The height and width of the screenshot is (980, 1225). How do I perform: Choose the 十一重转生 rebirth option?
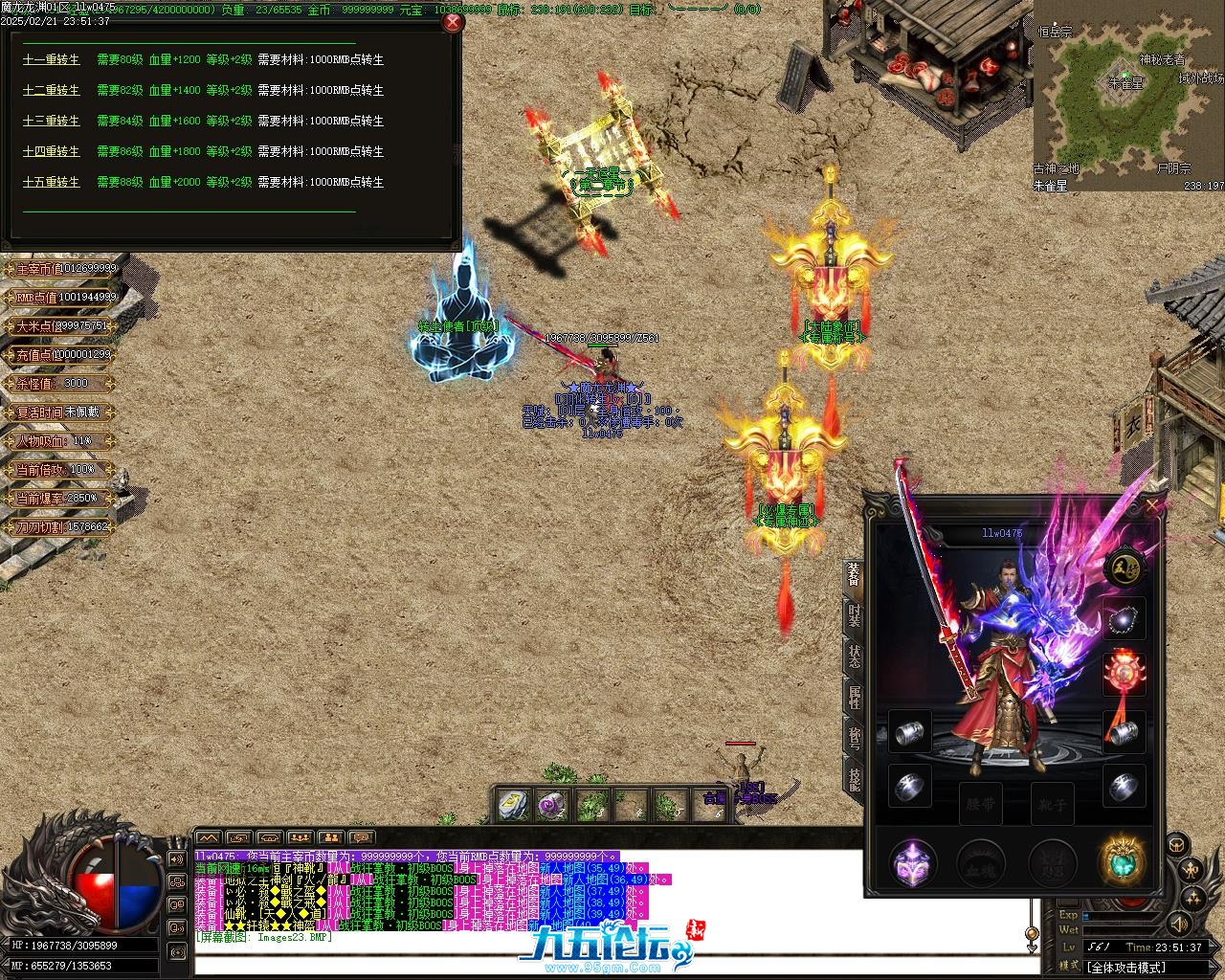point(52,59)
